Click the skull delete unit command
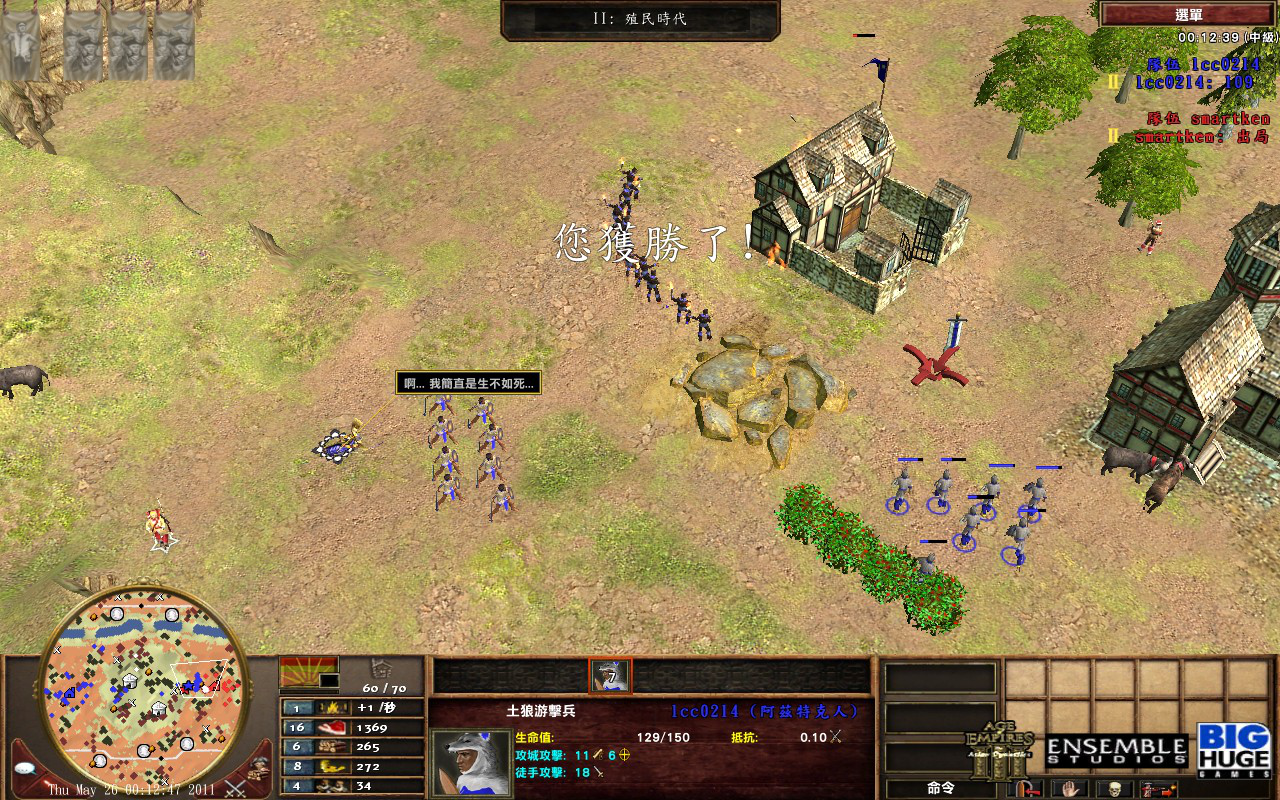The width and height of the screenshot is (1280, 800). coord(1113,789)
